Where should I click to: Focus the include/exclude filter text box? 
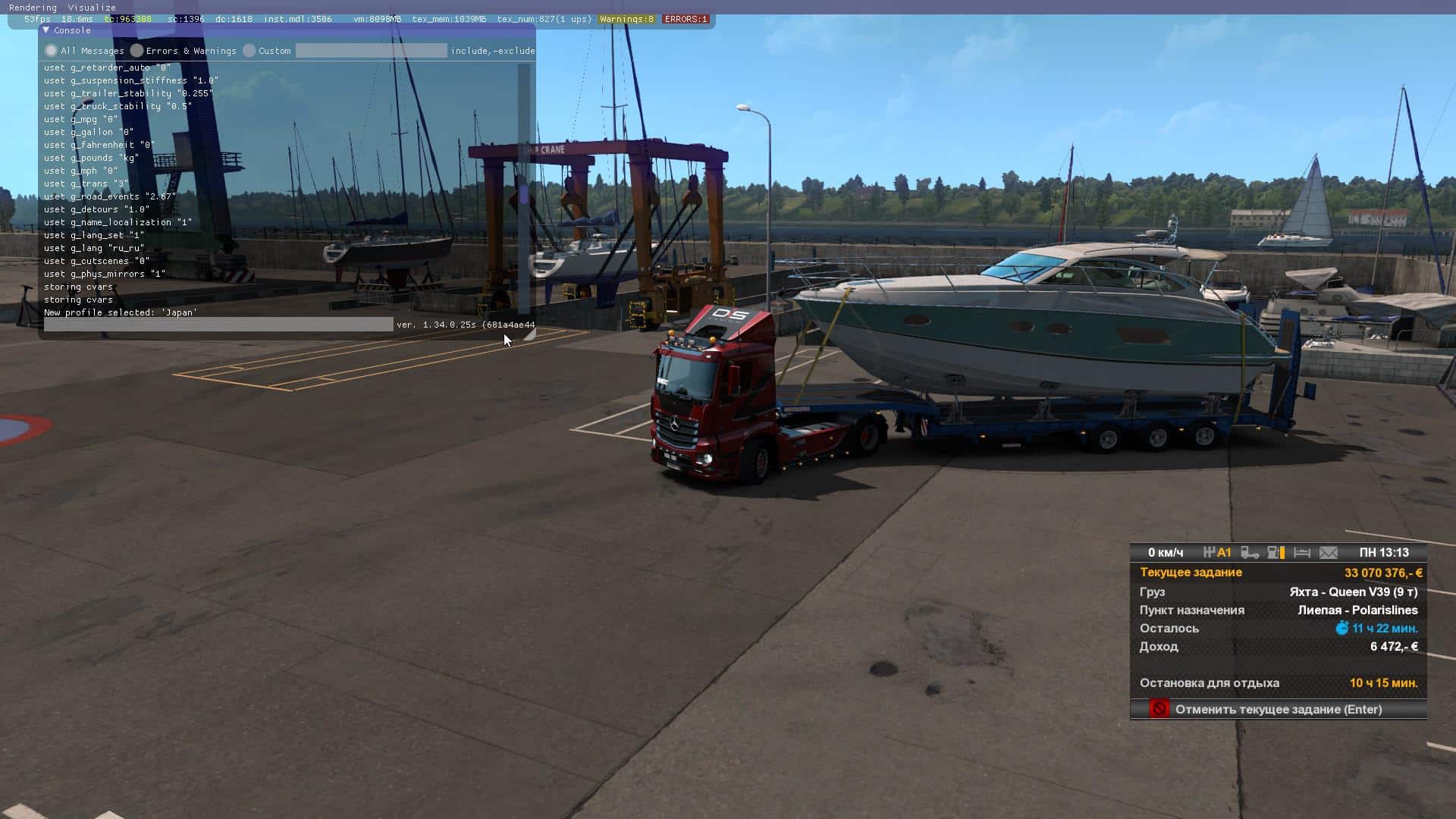pos(371,51)
